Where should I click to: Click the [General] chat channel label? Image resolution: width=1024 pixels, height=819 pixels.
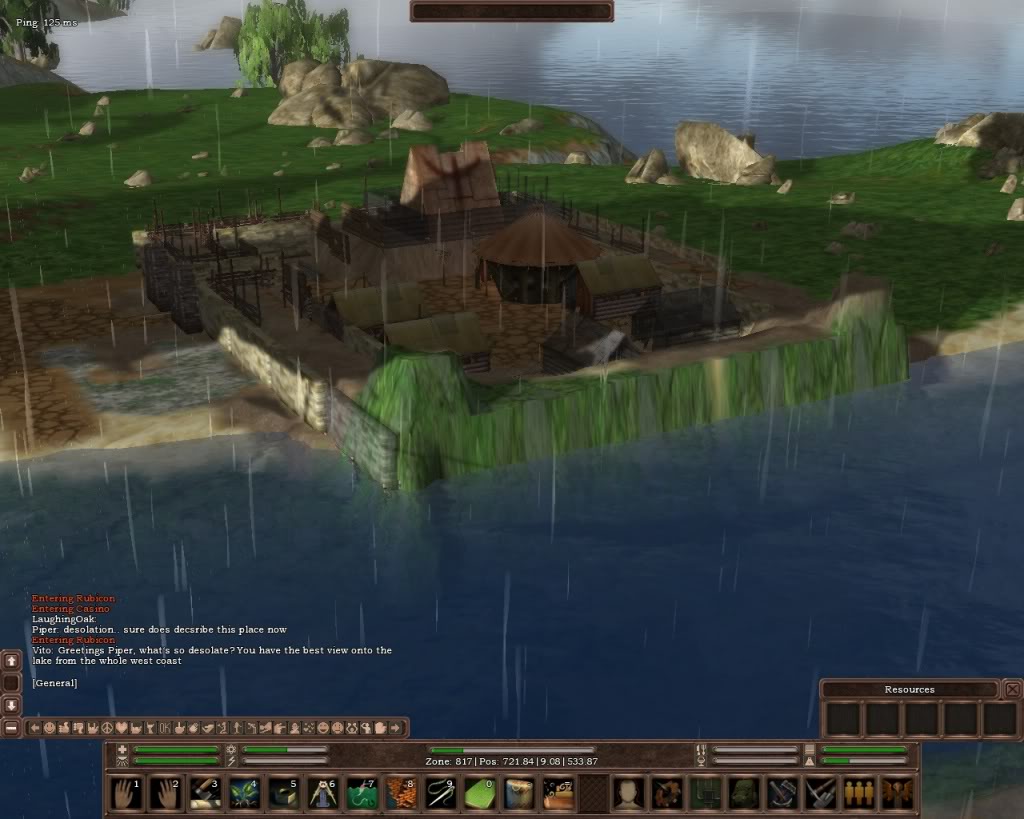point(54,683)
